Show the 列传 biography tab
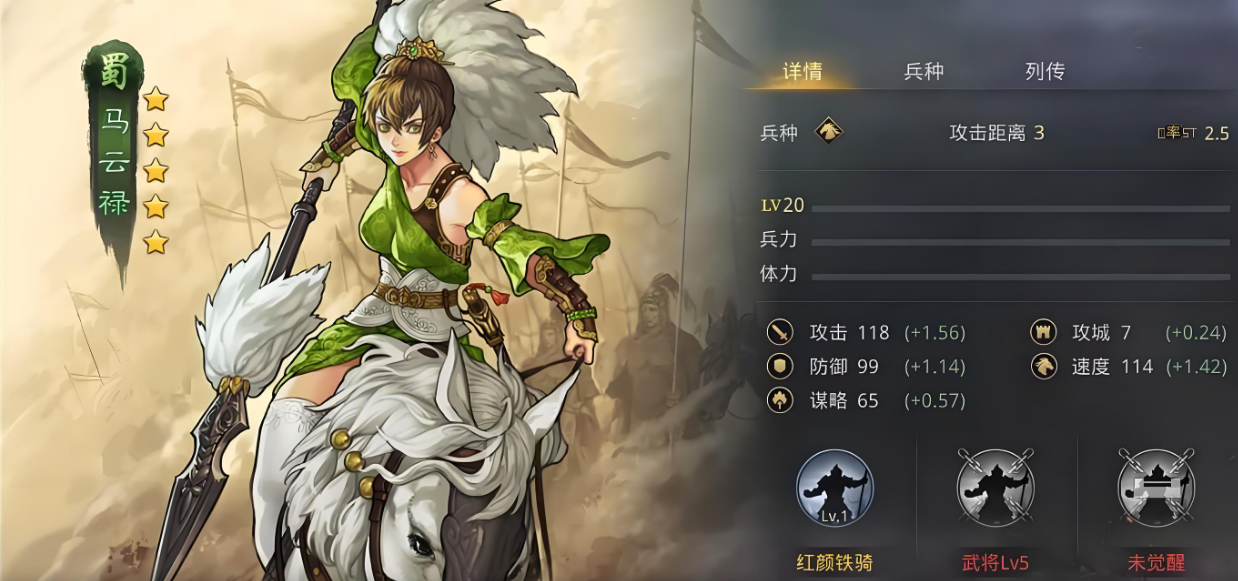The width and height of the screenshot is (1238, 581). tap(1044, 72)
